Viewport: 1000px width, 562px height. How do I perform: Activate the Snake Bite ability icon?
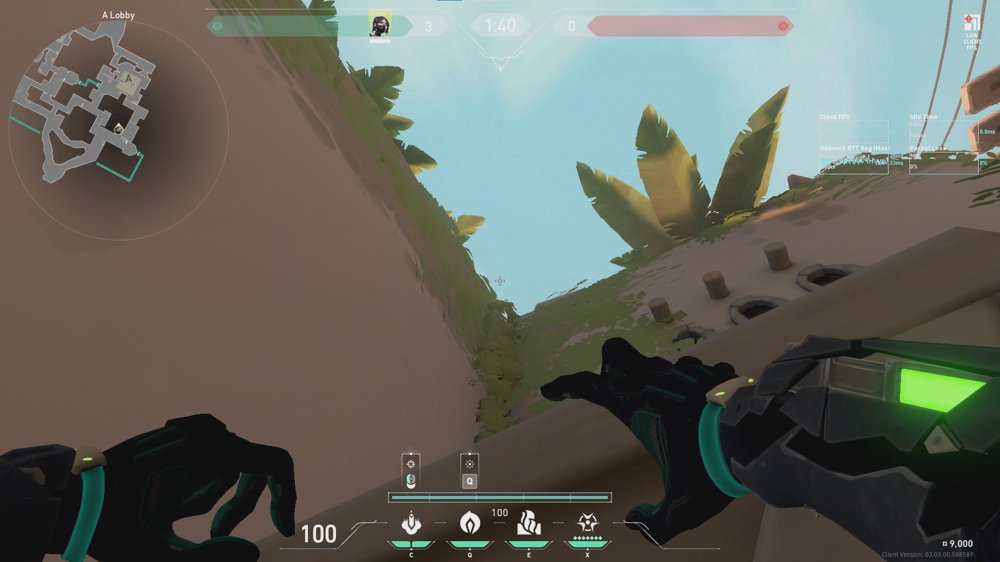411,523
